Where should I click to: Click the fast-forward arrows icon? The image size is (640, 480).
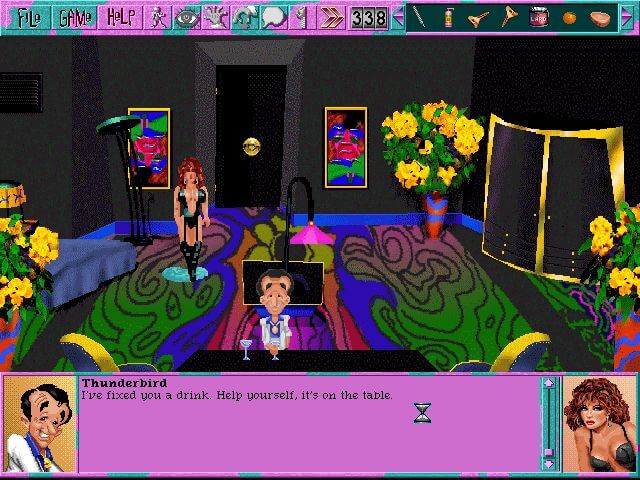coord(329,17)
